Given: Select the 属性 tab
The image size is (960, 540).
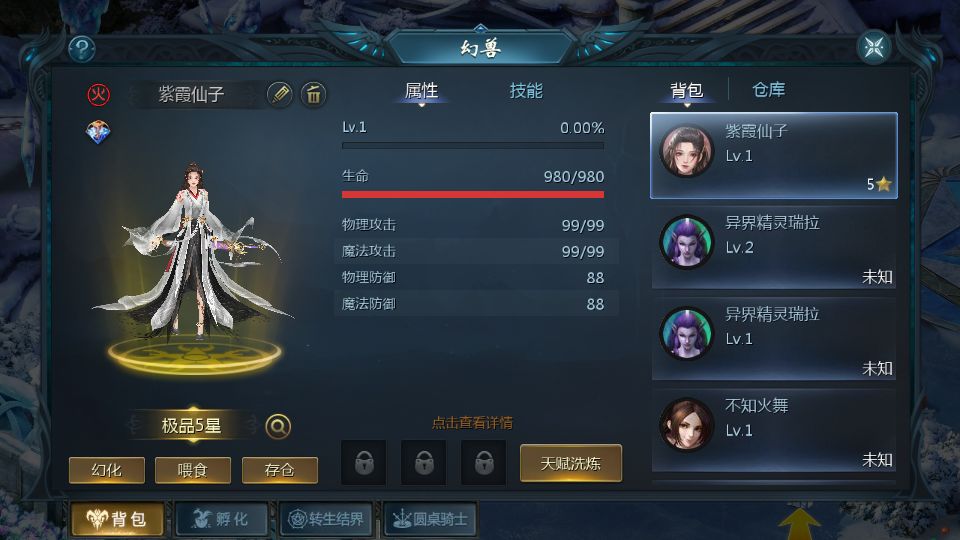Looking at the screenshot, I should coord(421,91).
